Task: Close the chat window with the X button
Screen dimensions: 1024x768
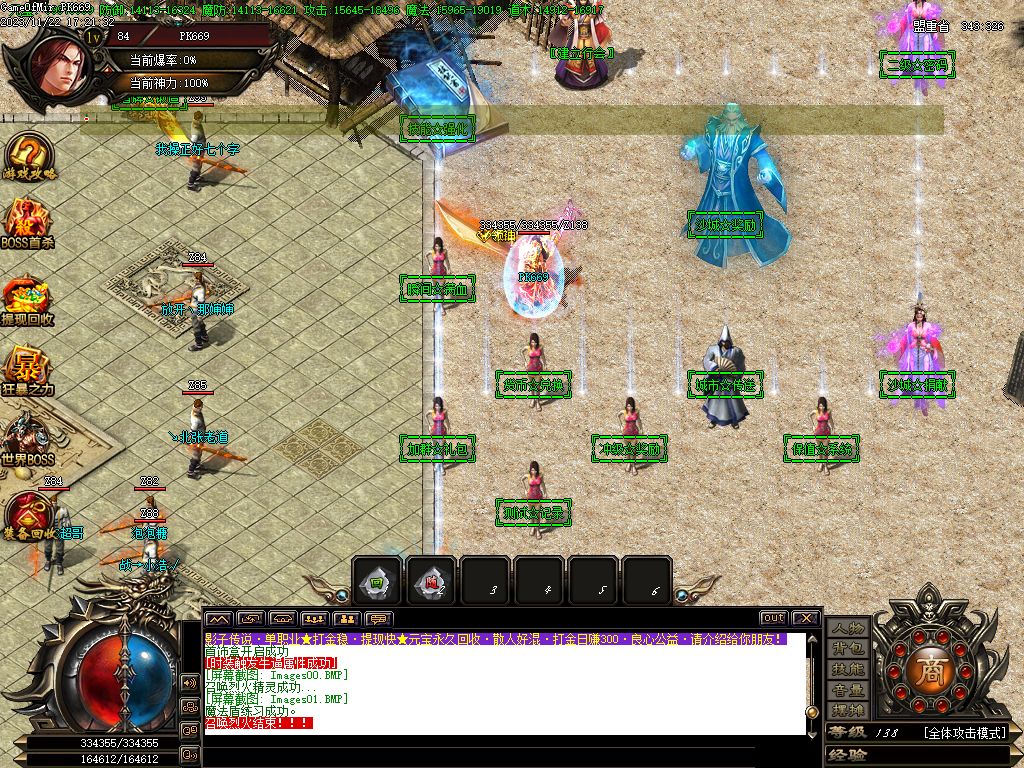Action: (x=806, y=619)
